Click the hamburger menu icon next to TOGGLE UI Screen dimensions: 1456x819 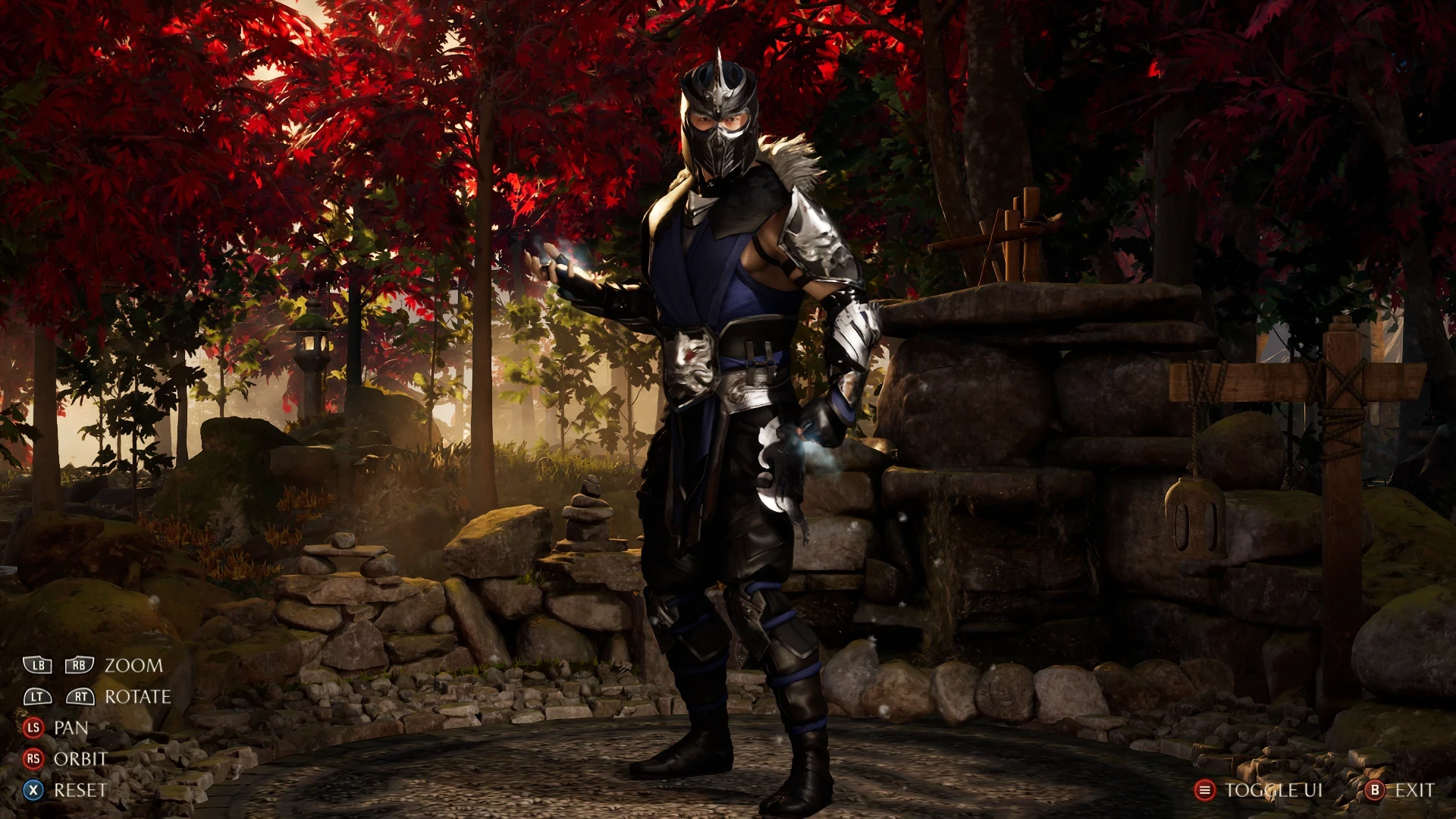coord(1206,790)
